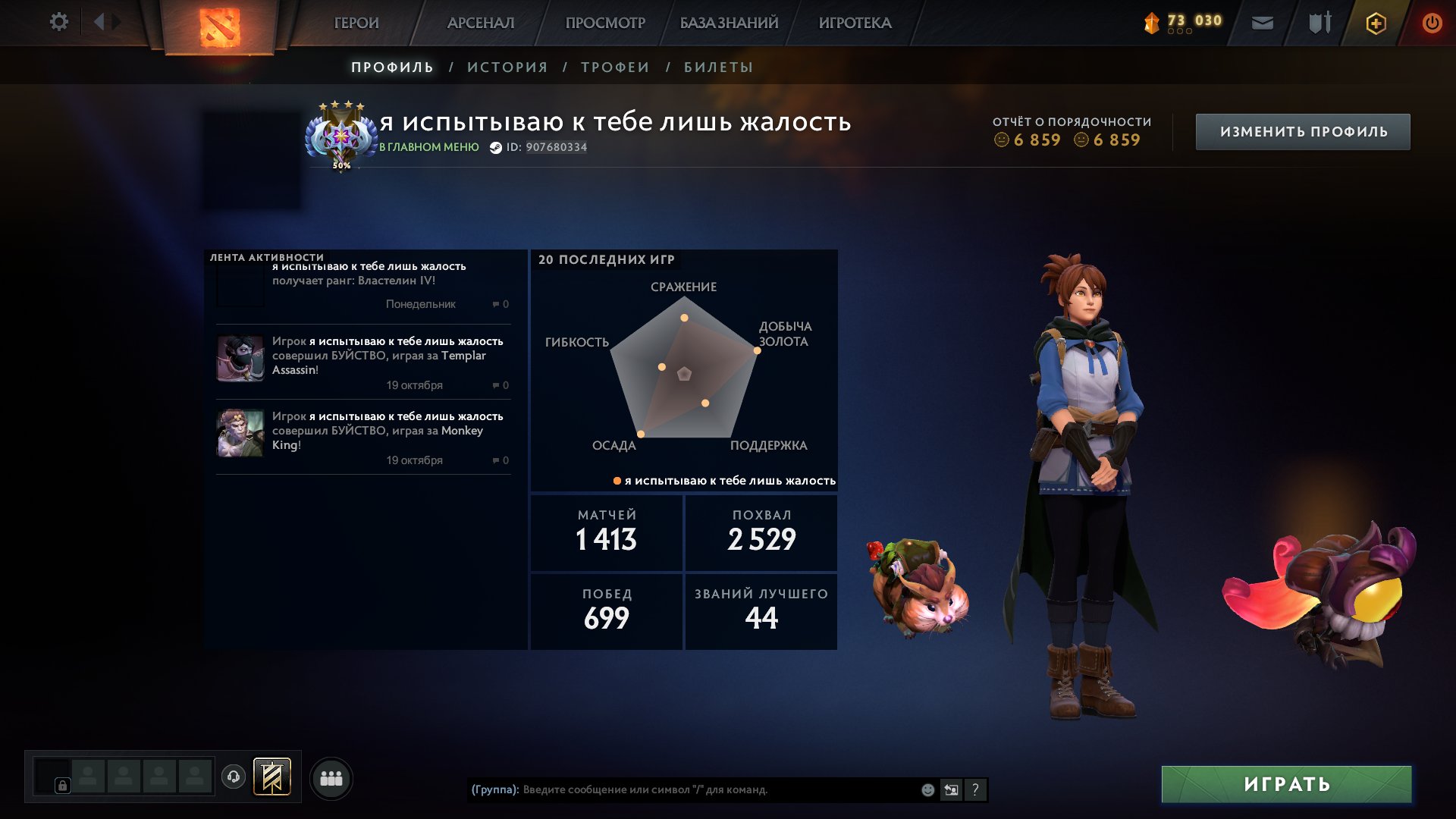Insert an emoji via the chat smiley icon
The width and height of the screenshot is (1456, 819).
pyautogui.click(x=927, y=789)
